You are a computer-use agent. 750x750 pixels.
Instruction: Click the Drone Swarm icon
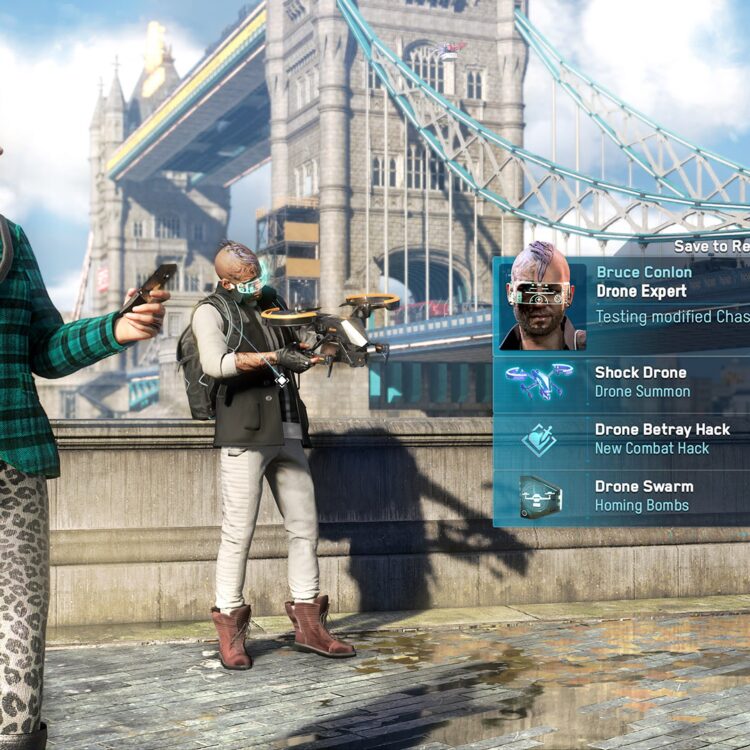pos(539,496)
